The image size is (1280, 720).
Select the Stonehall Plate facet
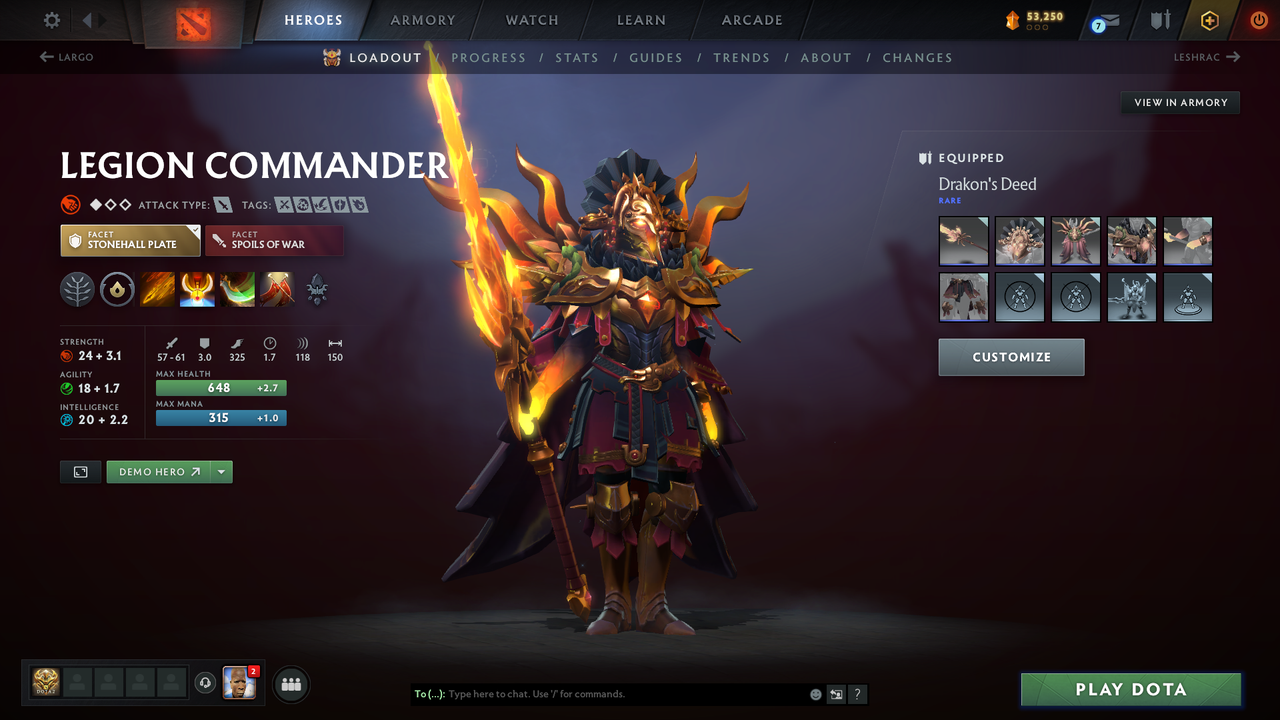[x=130, y=240]
